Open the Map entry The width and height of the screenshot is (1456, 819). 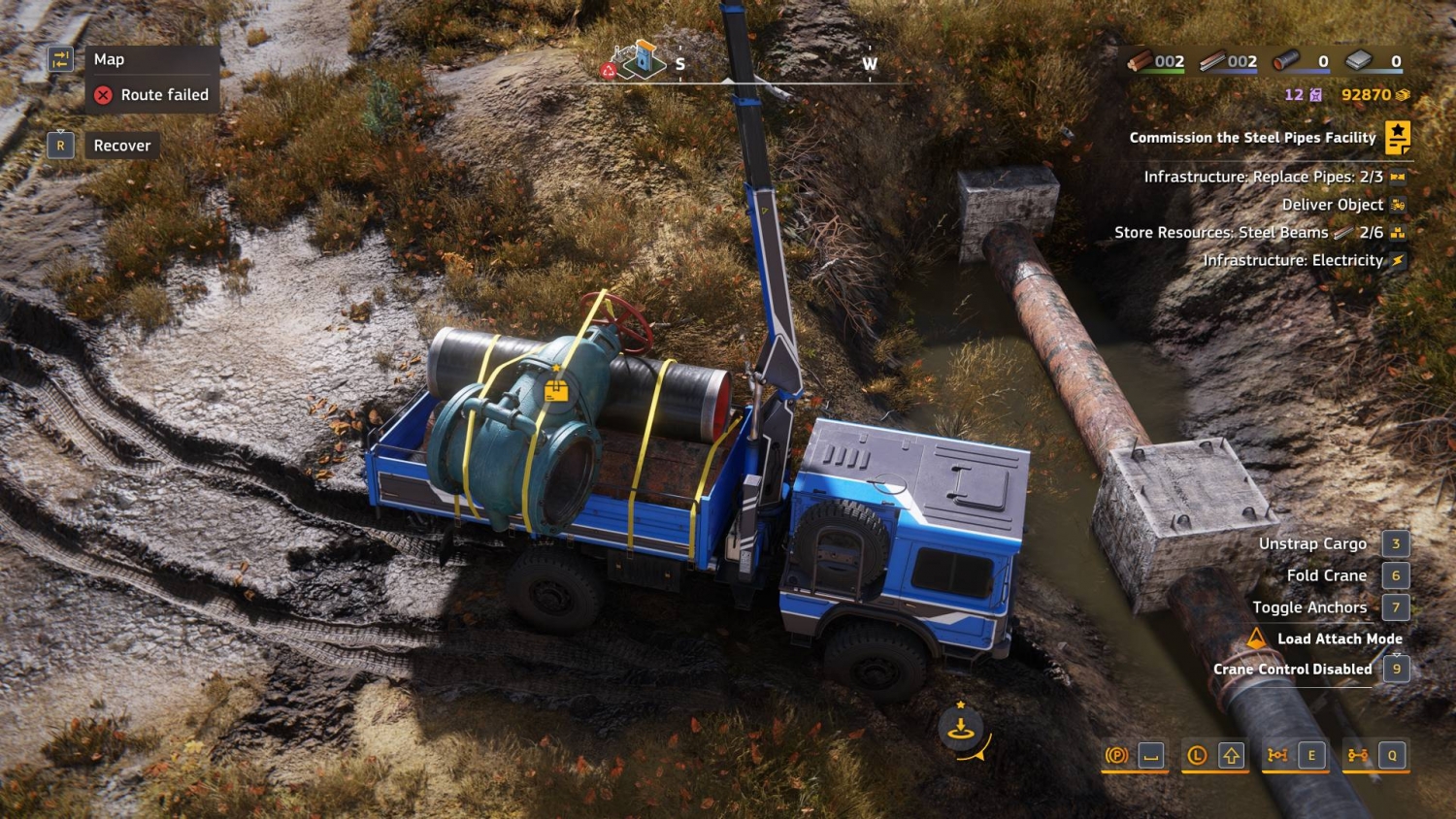click(109, 60)
